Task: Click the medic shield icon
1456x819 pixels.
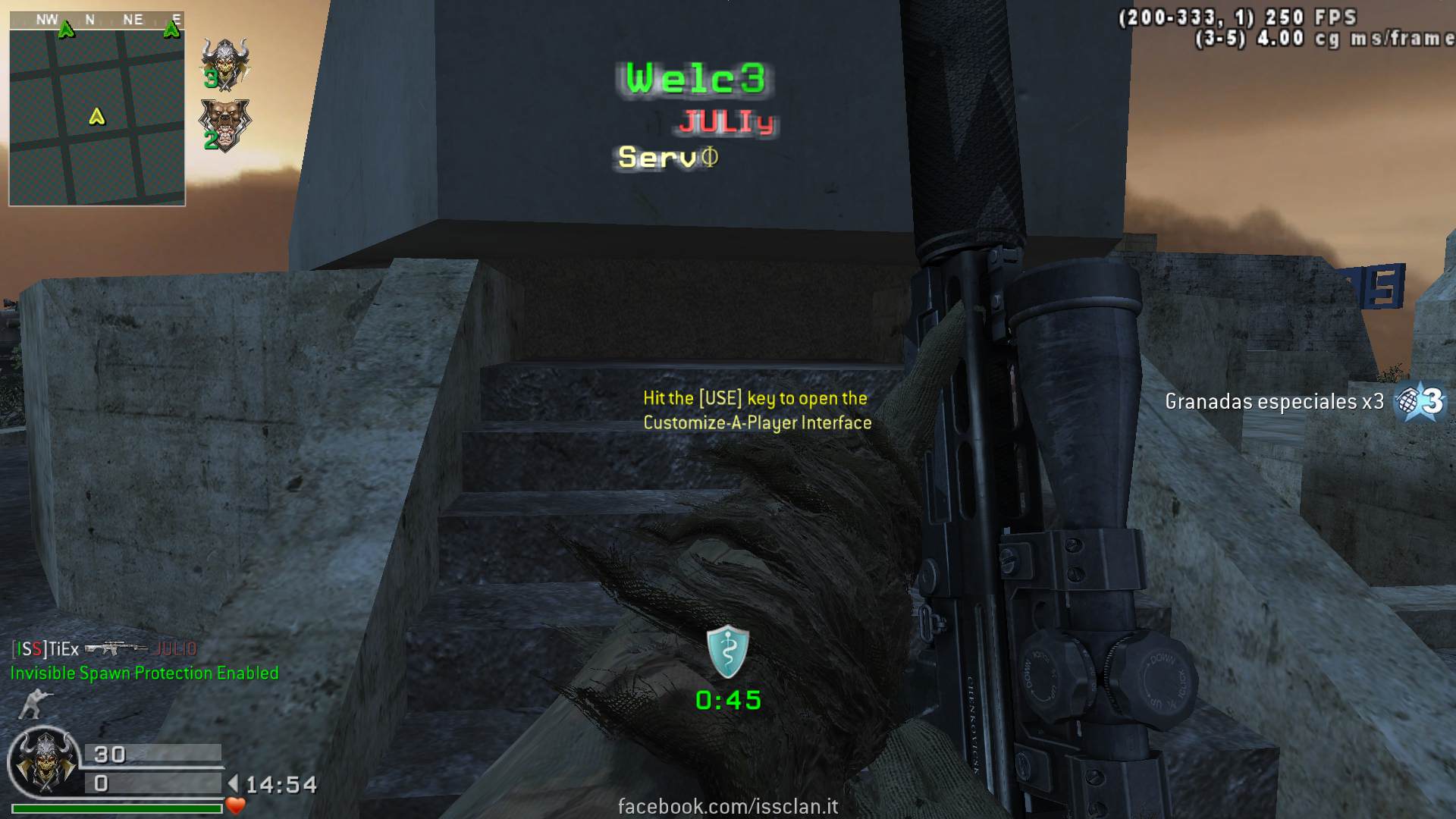Action: [727, 651]
